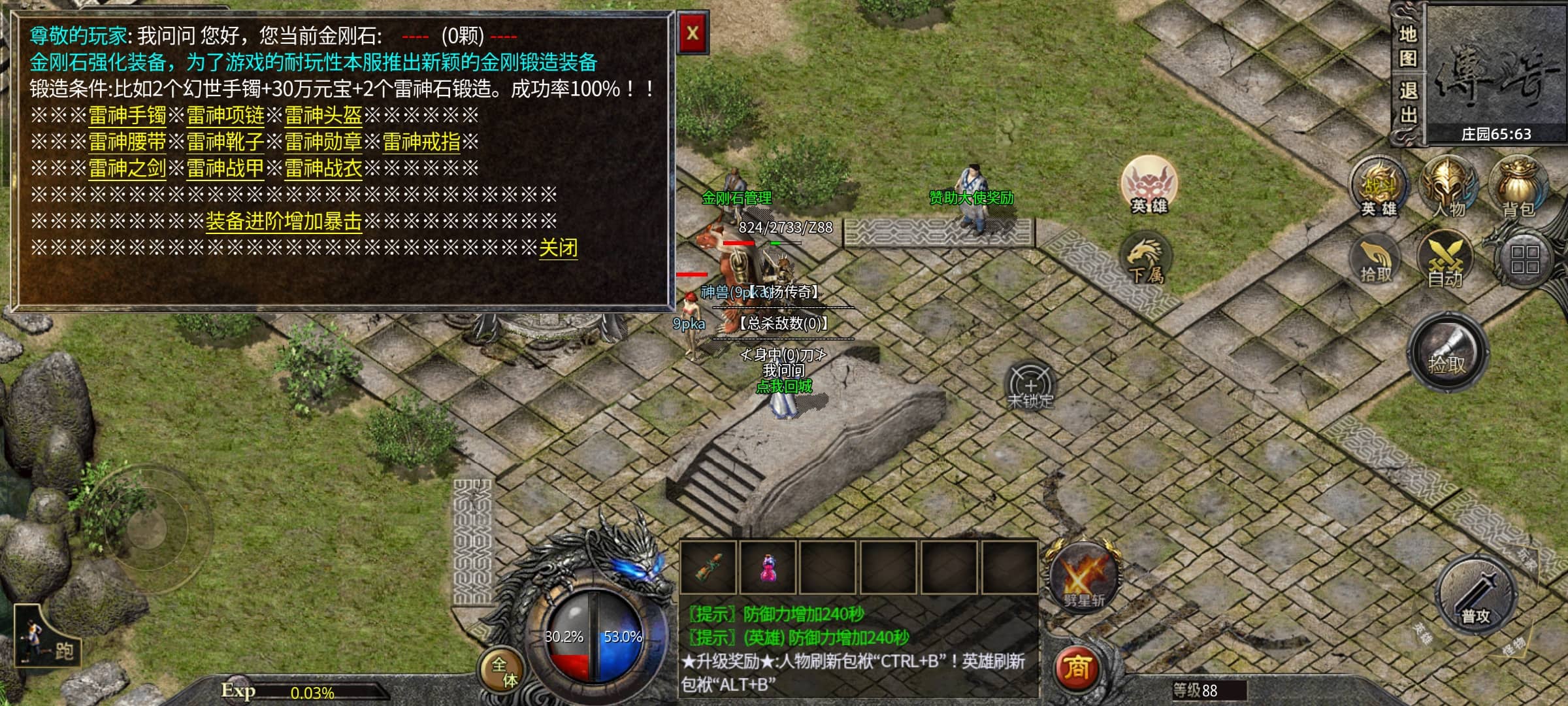Screen dimensions: 1568x706
Task: Open the 背包 bag icon
Action: pos(1518,186)
